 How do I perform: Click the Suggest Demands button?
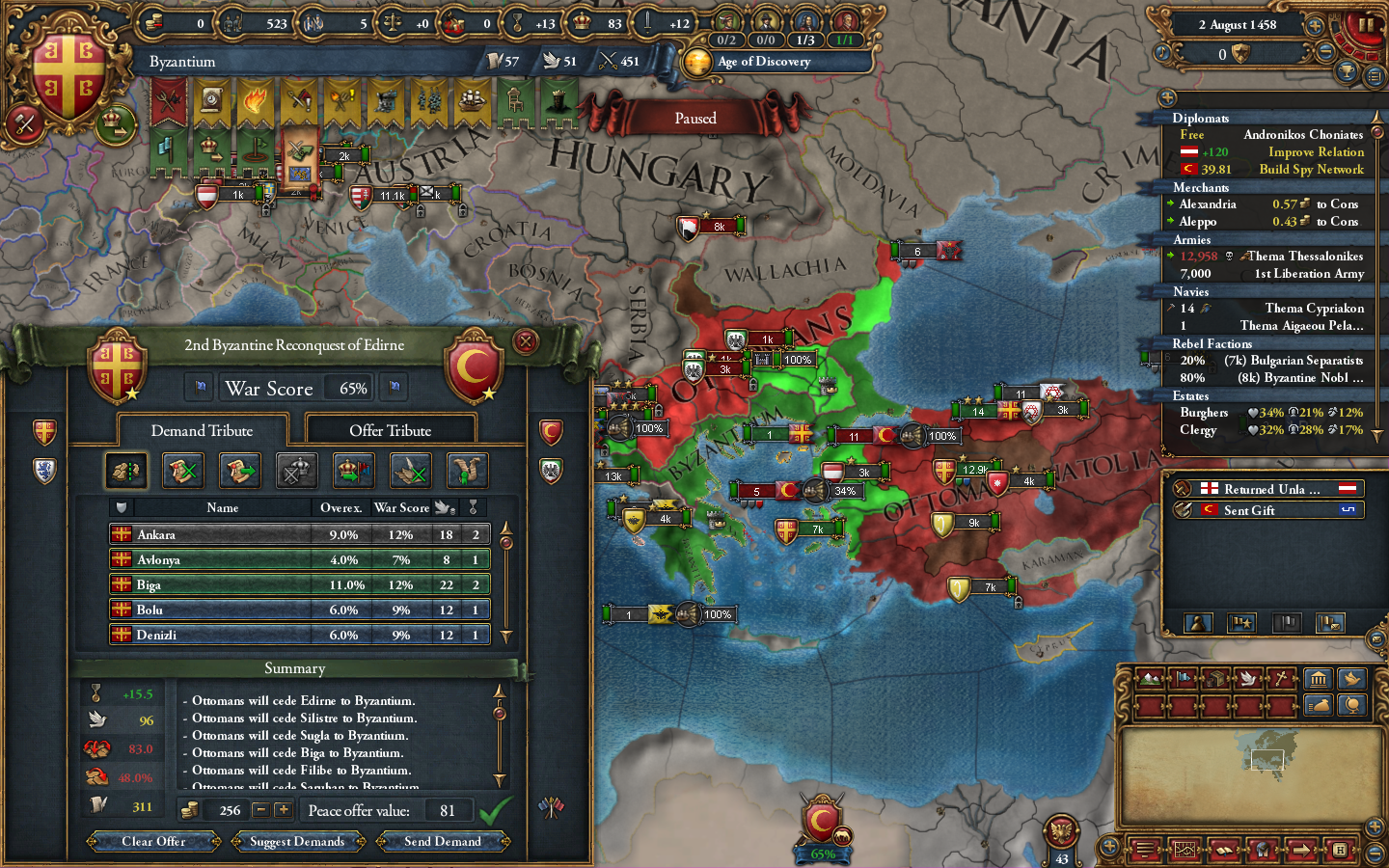[x=297, y=841]
